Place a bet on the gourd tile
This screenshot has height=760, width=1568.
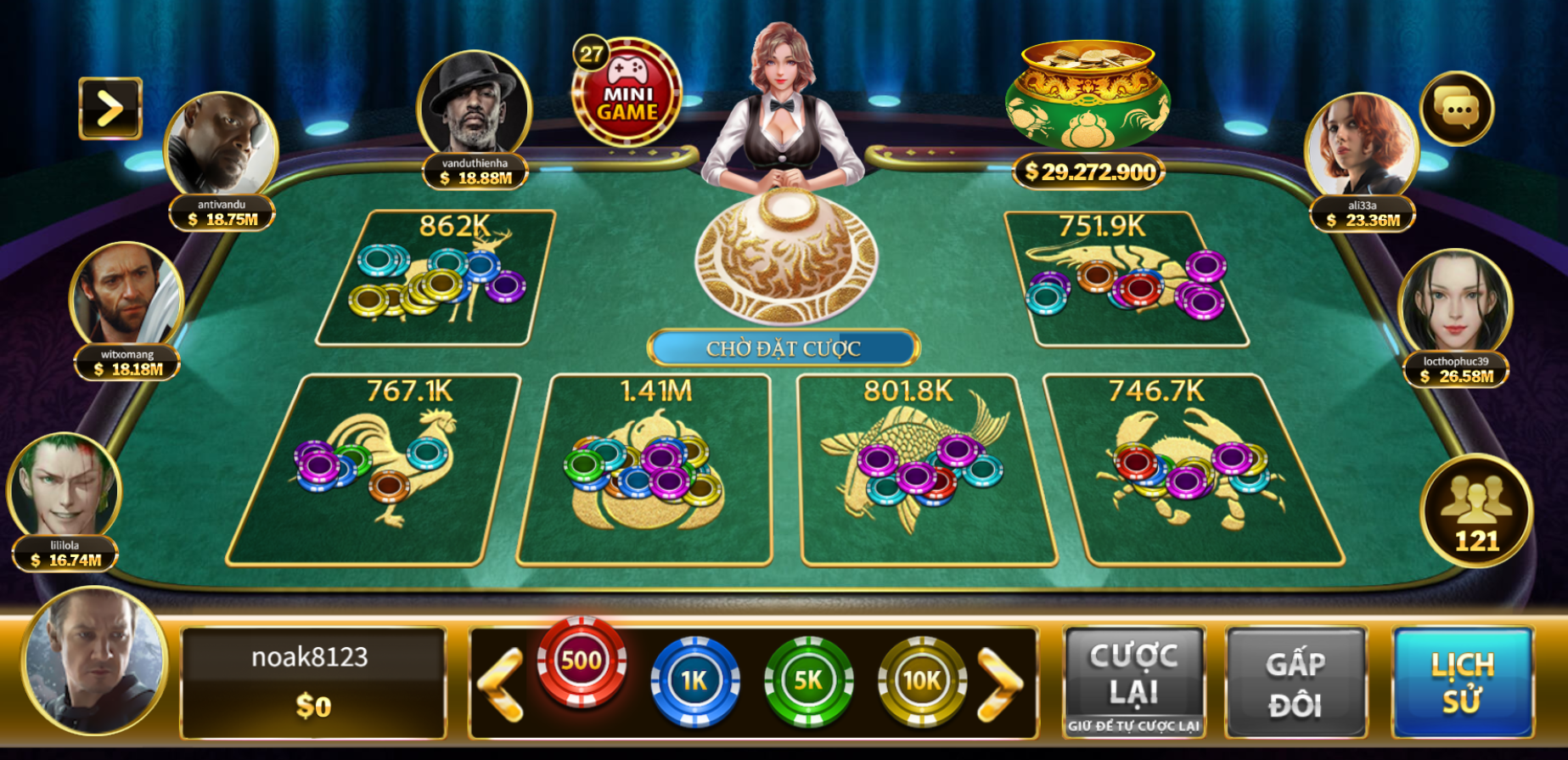tap(645, 470)
